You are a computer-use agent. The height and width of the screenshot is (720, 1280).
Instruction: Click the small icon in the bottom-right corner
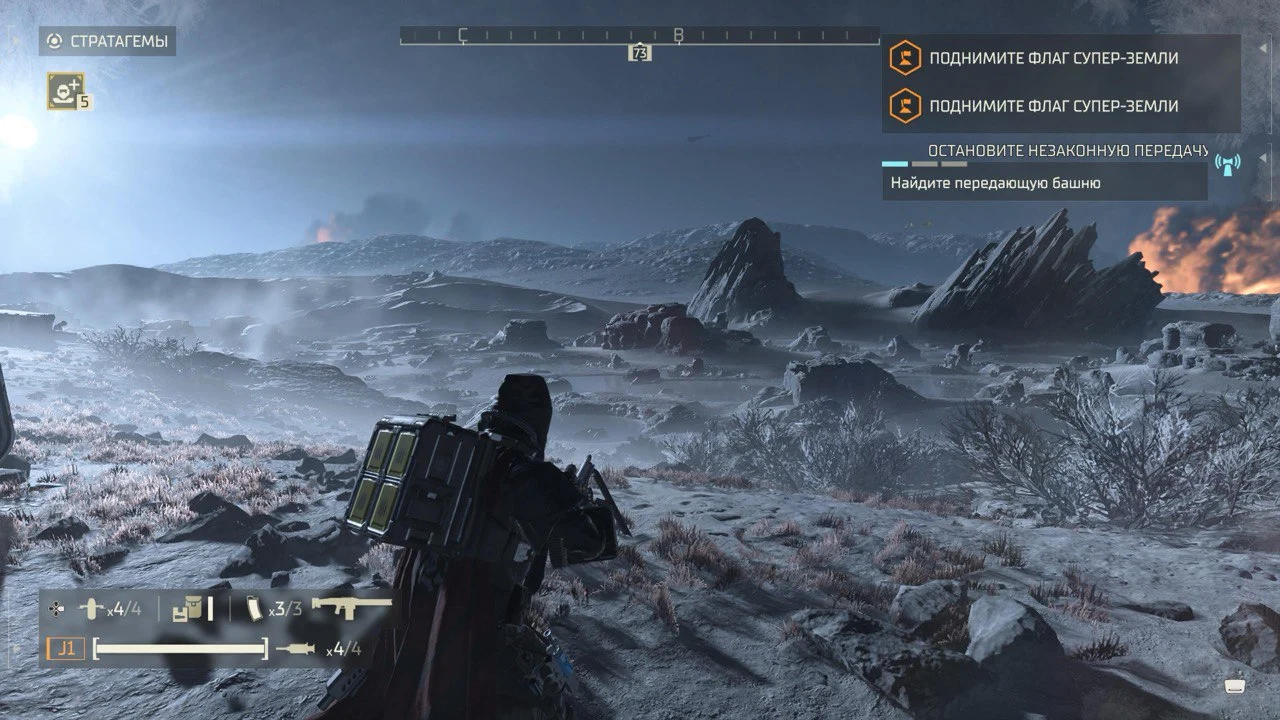(1234, 686)
